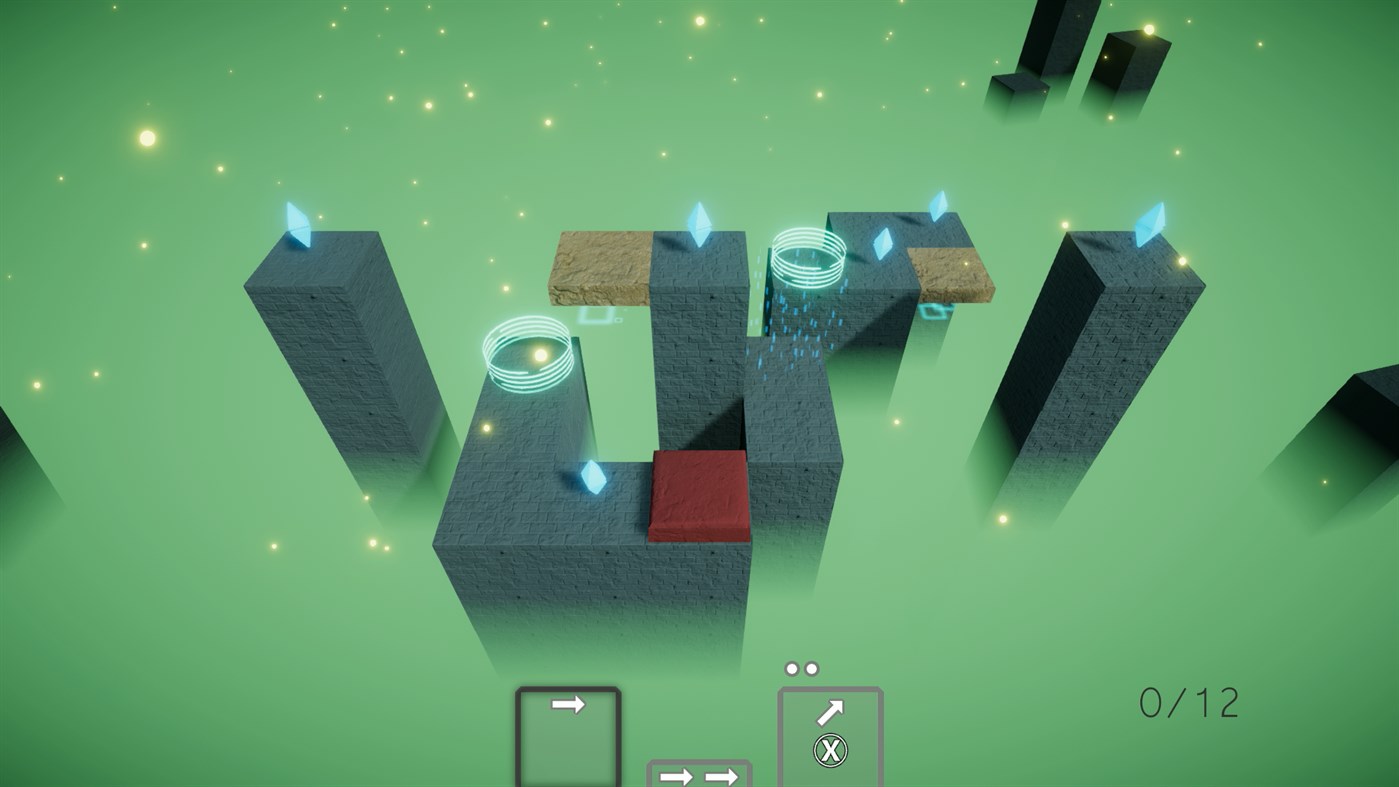Viewport: 1399px width, 787px height.
Task: Click the right charge dot above the jump card
Action: pyautogui.click(x=812, y=667)
